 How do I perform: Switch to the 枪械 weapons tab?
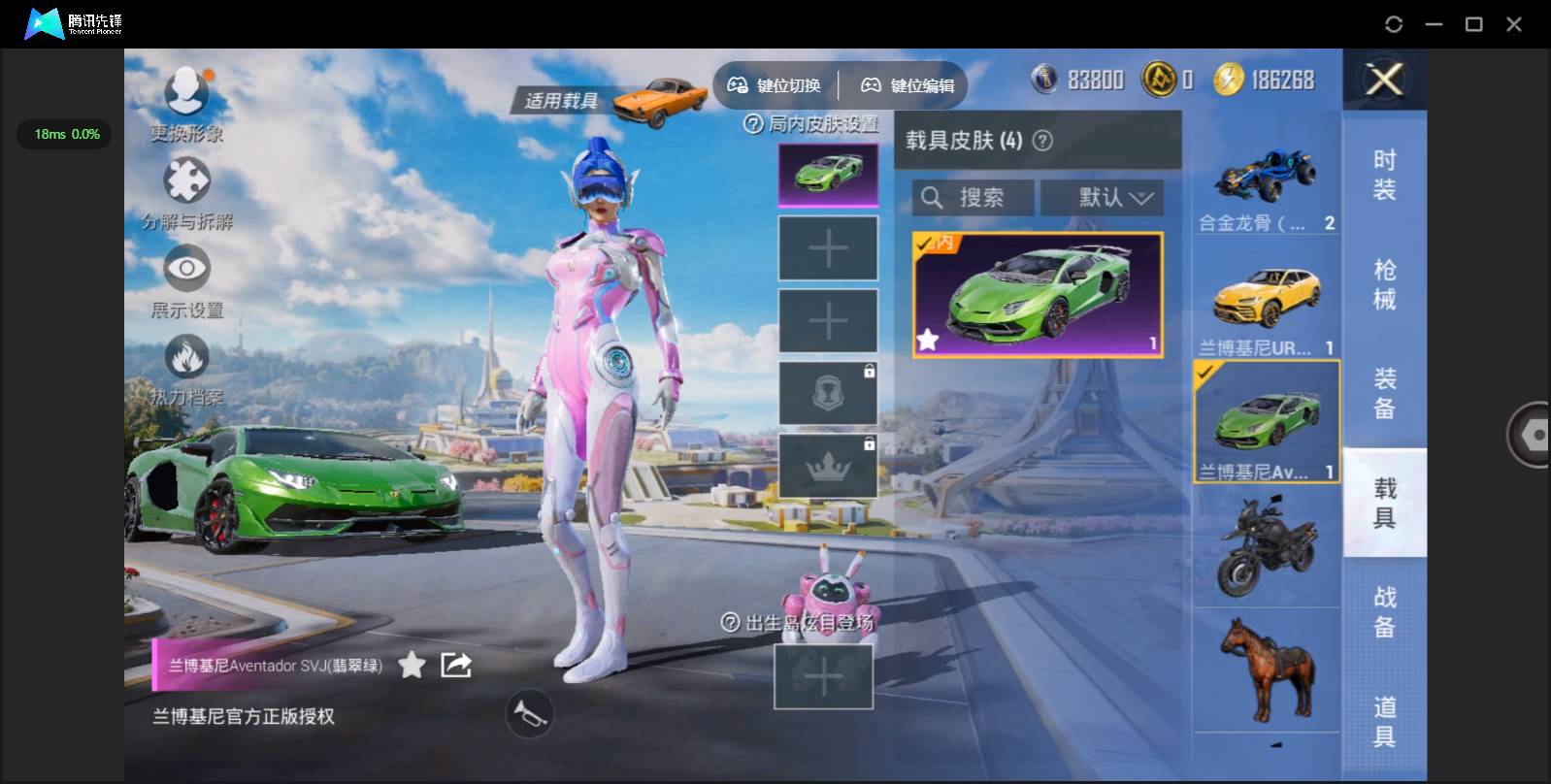(x=1384, y=282)
